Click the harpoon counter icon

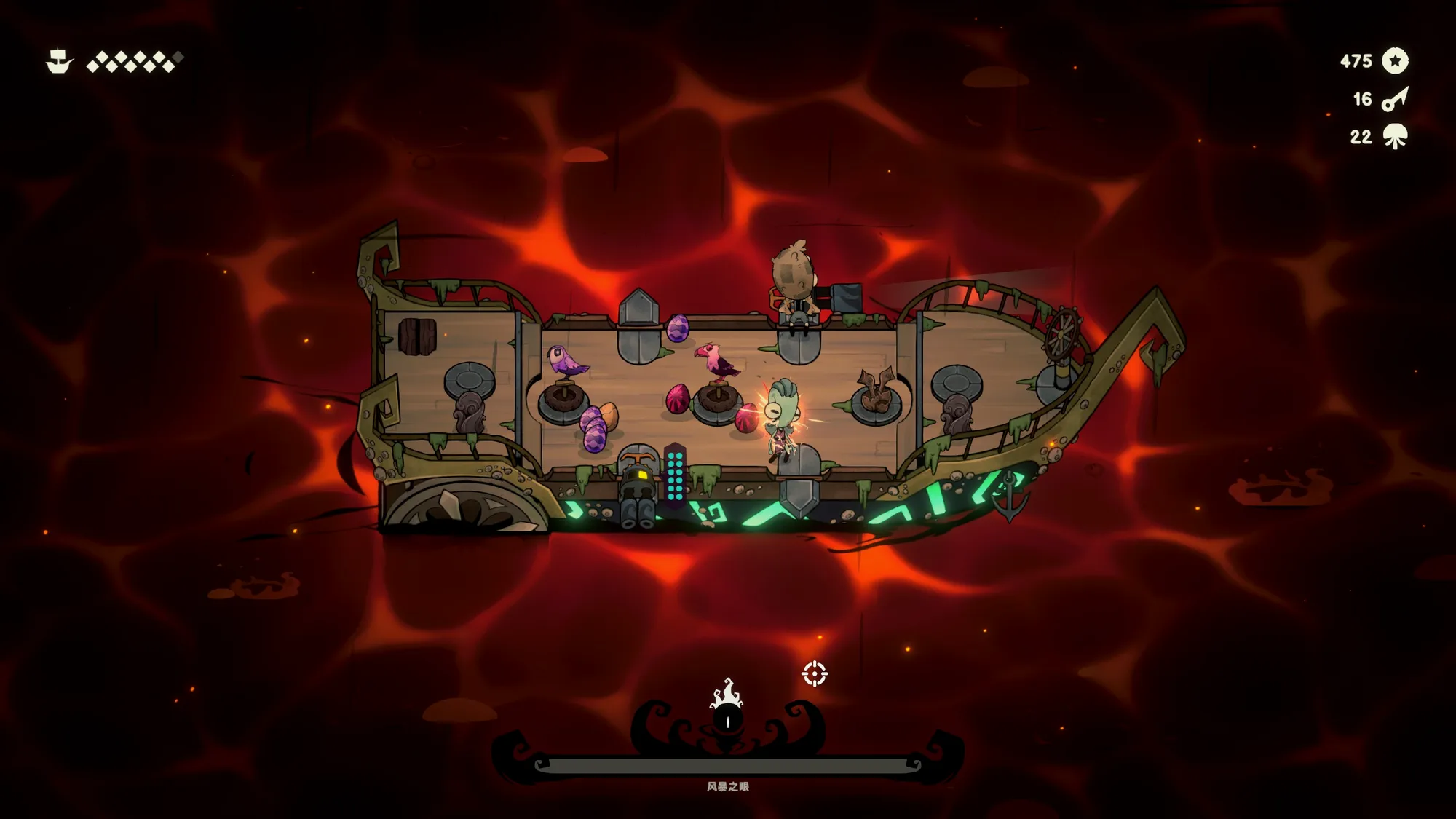(1395, 99)
